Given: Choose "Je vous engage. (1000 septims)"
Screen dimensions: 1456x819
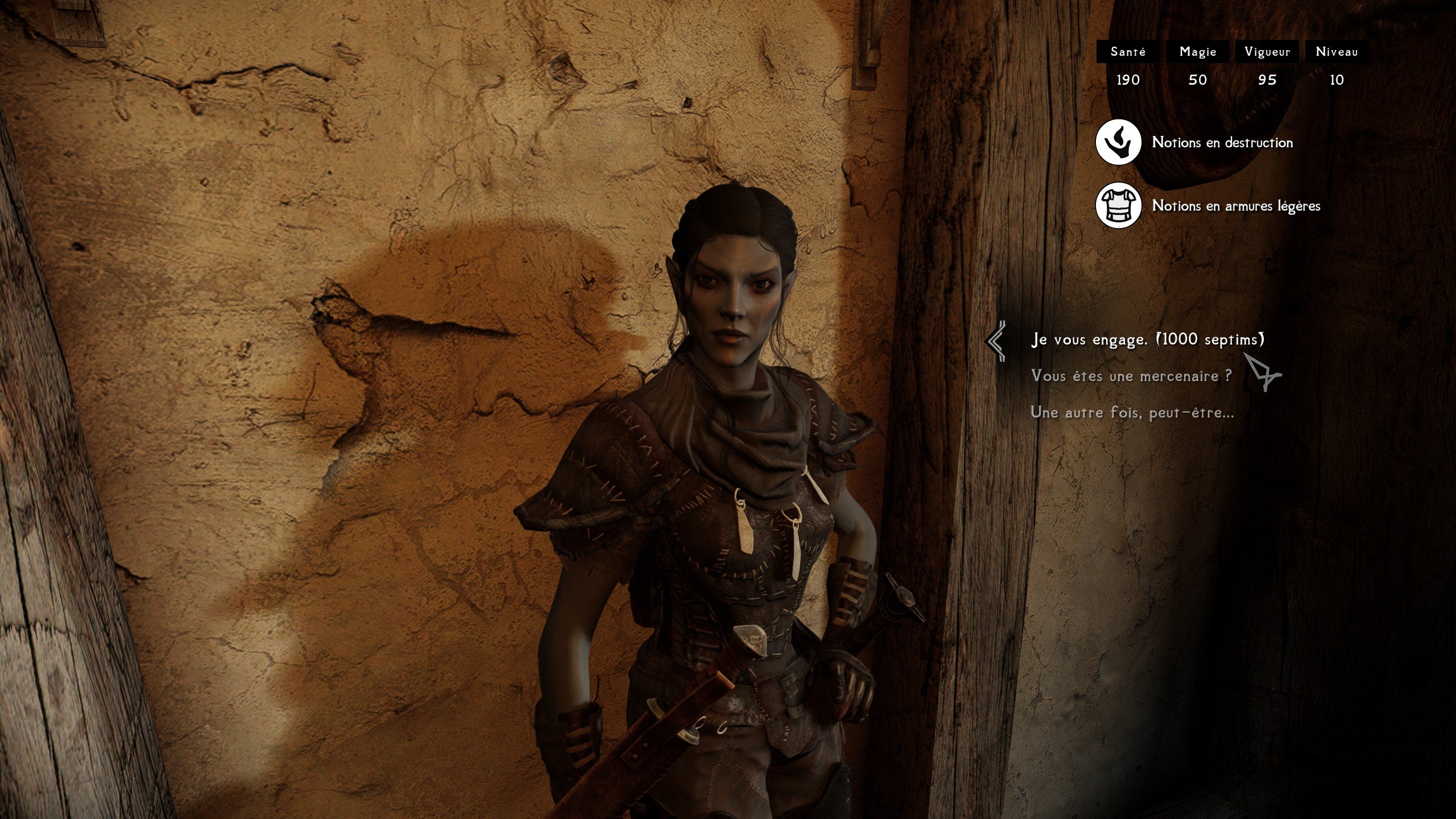Looking at the screenshot, I should coord(1147,340).
